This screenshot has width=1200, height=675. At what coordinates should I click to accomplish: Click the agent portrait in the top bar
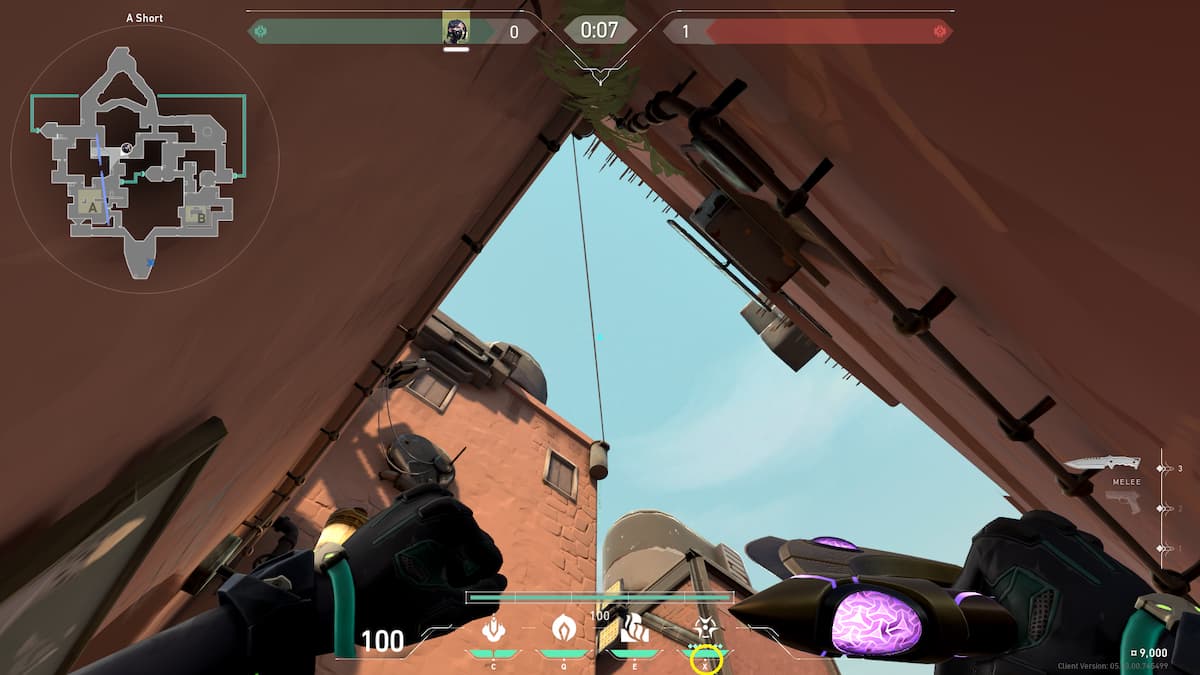(456, 29)
